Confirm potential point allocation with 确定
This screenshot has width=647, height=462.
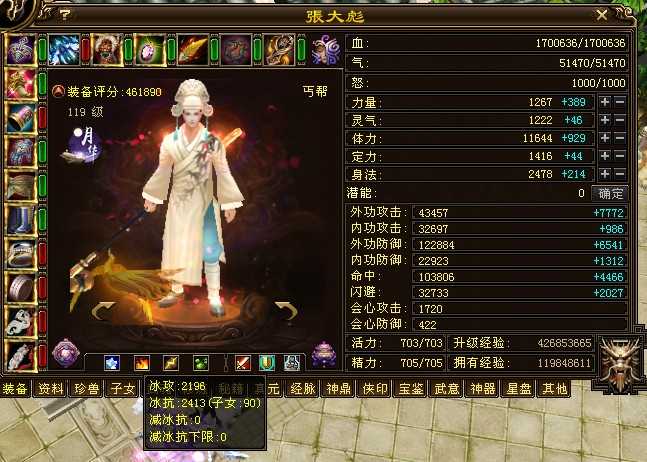610,193
